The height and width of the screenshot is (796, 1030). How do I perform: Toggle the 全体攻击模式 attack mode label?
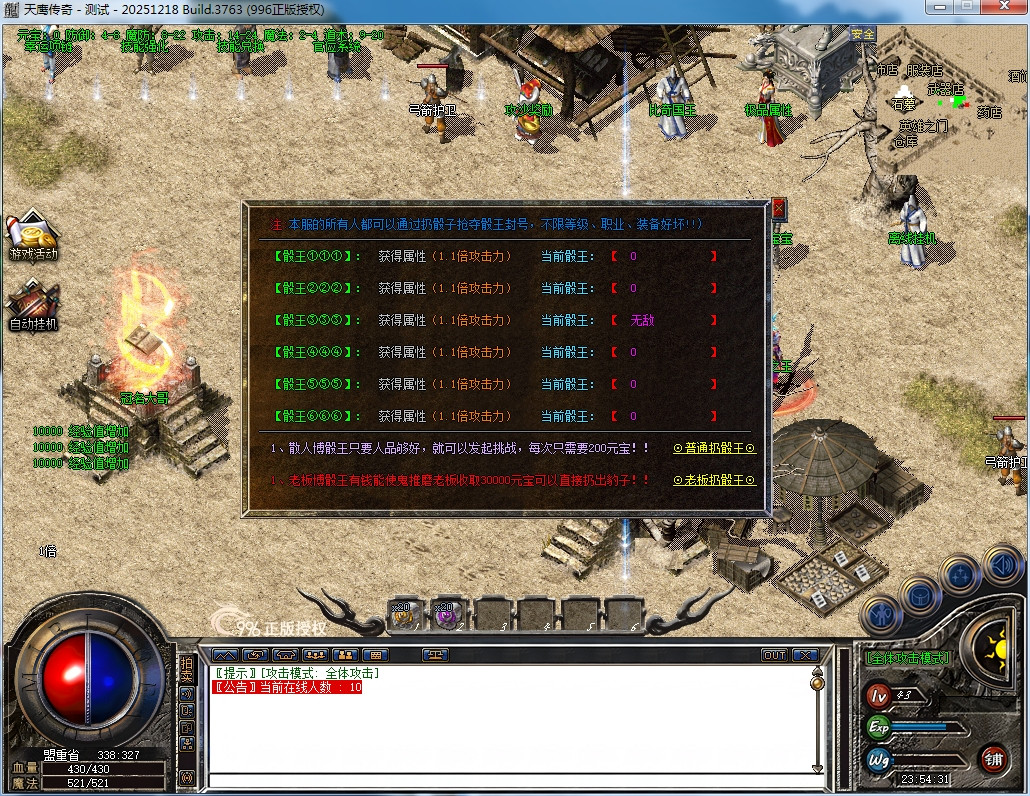(x=908, y=658)
